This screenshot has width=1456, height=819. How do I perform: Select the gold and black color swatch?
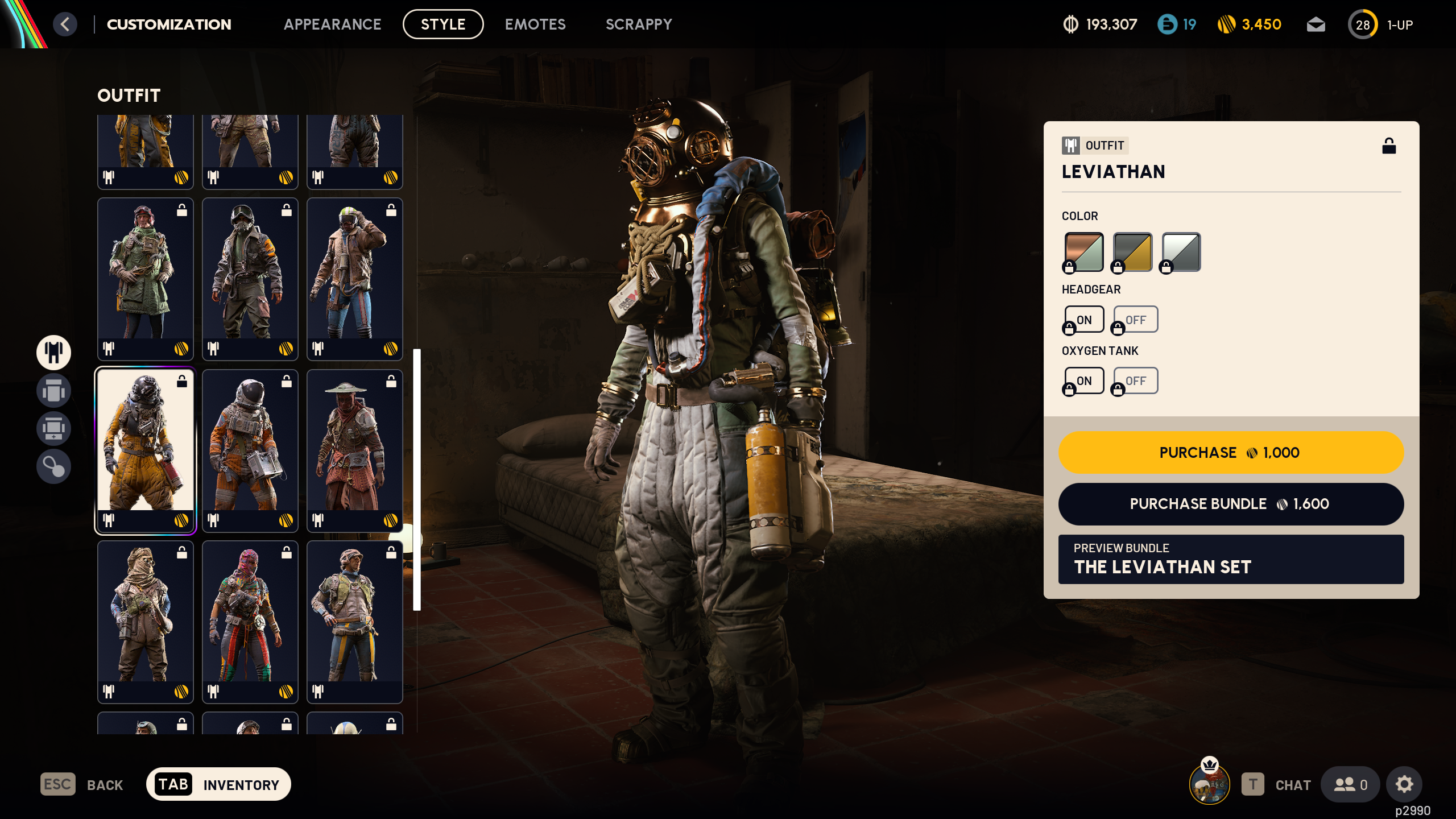click(1131, 251)
